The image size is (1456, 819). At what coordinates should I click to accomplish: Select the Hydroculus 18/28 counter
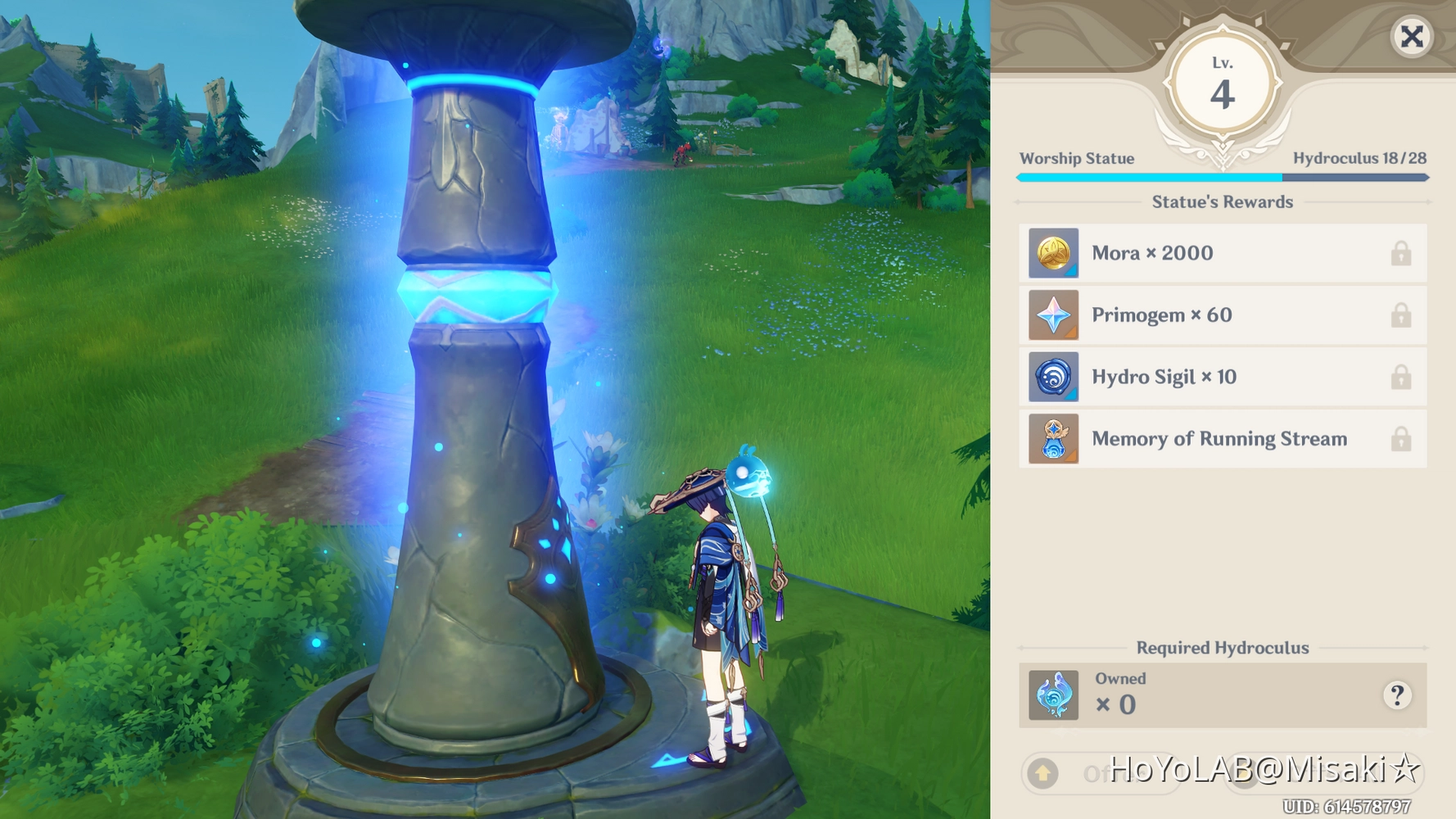pyautogui.click(x=1359, y=158)
